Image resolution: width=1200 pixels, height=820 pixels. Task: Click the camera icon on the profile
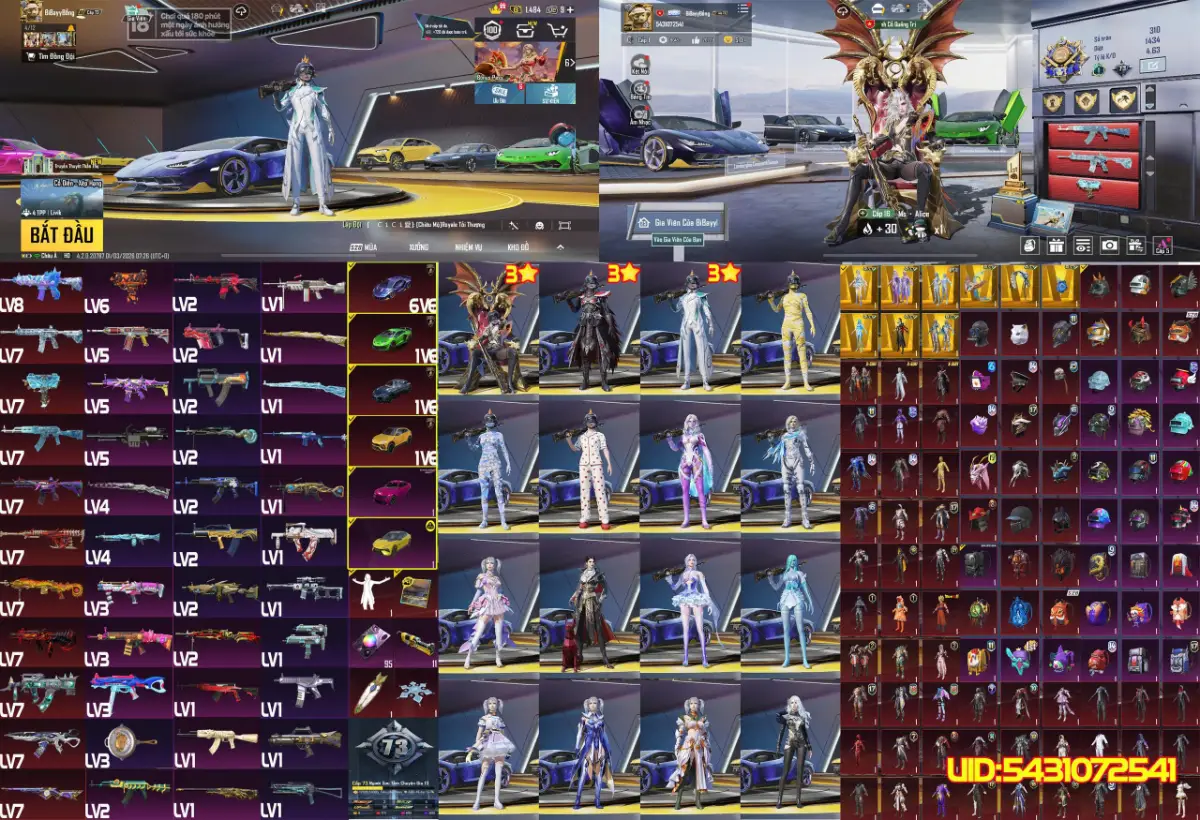1108,244
